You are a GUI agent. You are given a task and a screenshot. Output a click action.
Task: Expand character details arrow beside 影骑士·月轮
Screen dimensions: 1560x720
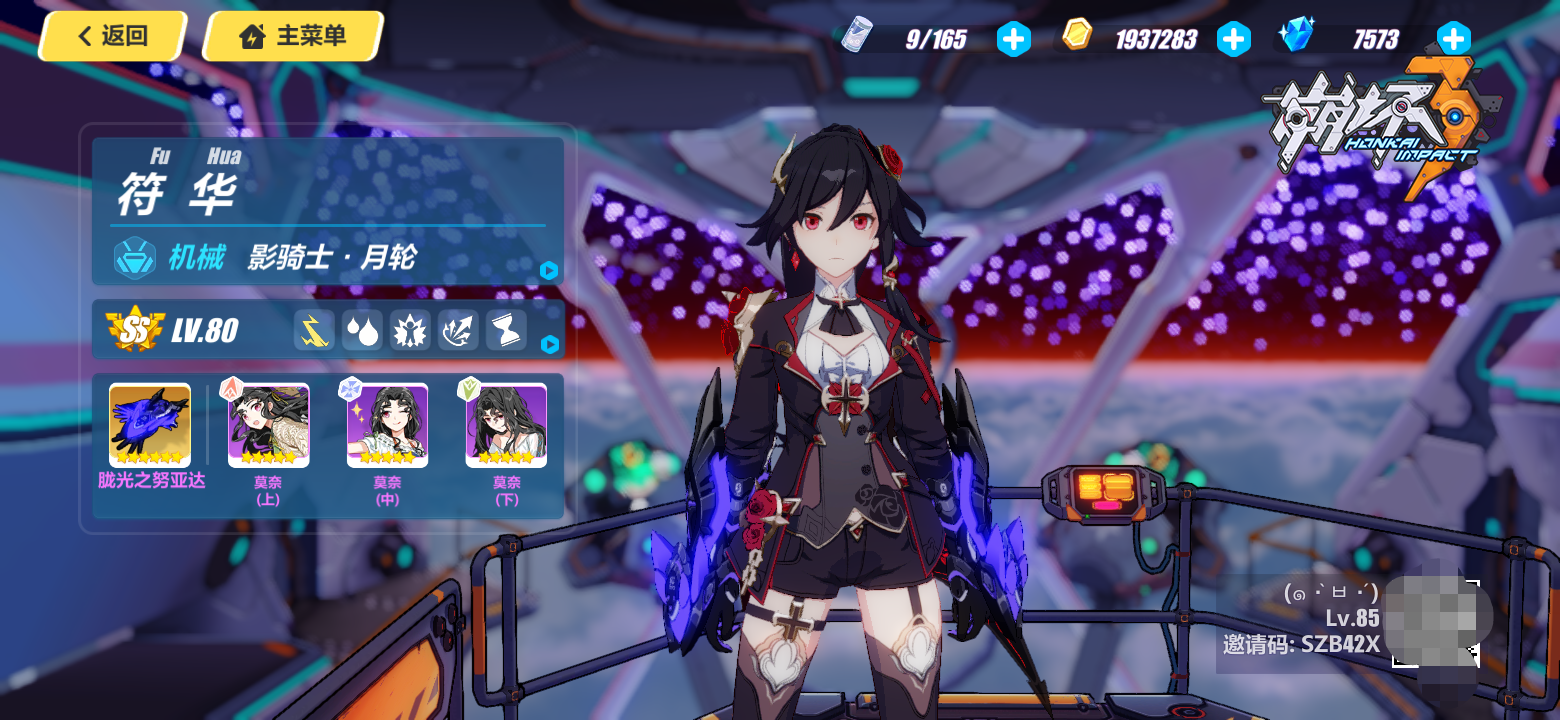[548, 270]
